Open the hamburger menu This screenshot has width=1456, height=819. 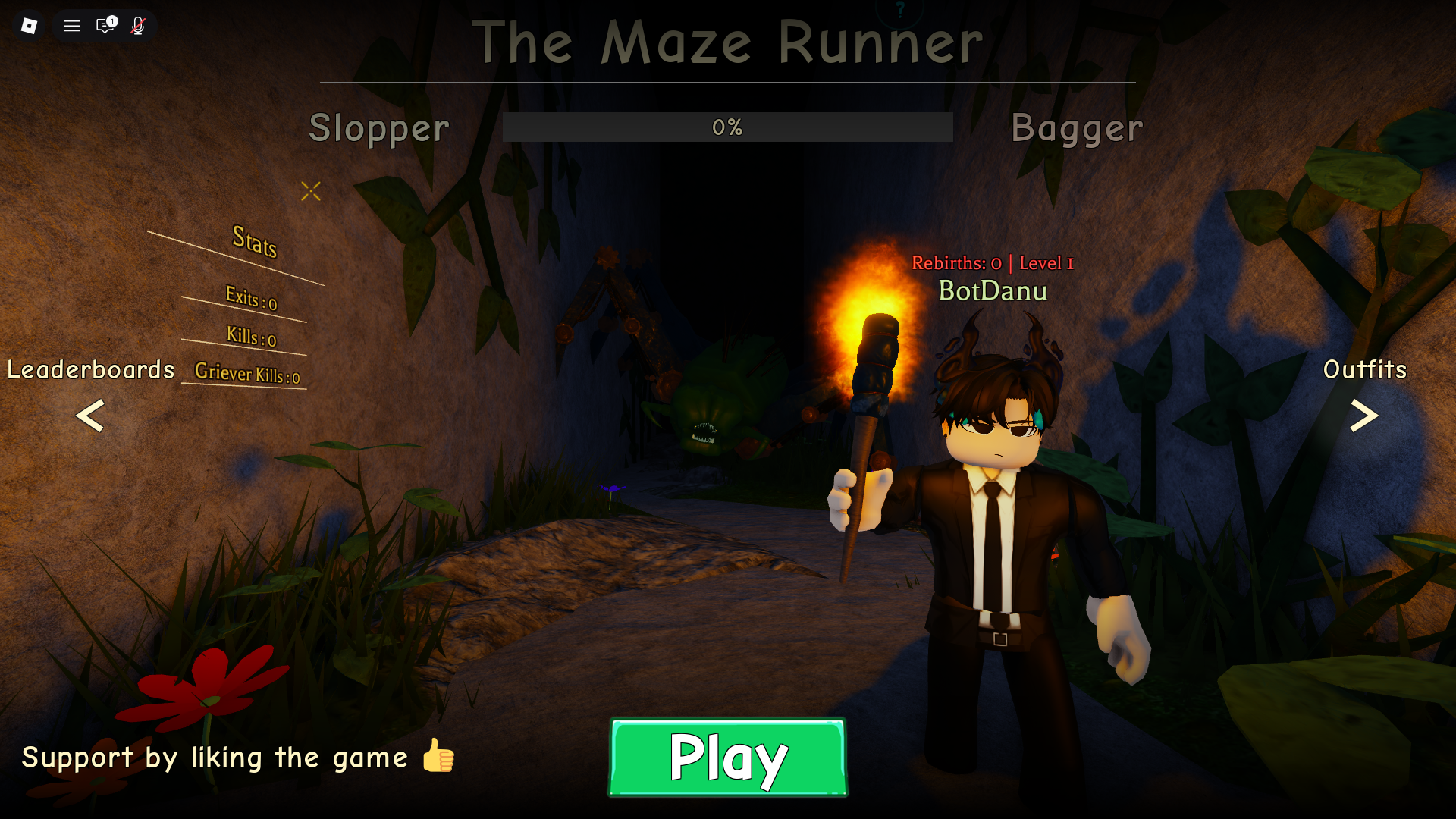(71, 25)
